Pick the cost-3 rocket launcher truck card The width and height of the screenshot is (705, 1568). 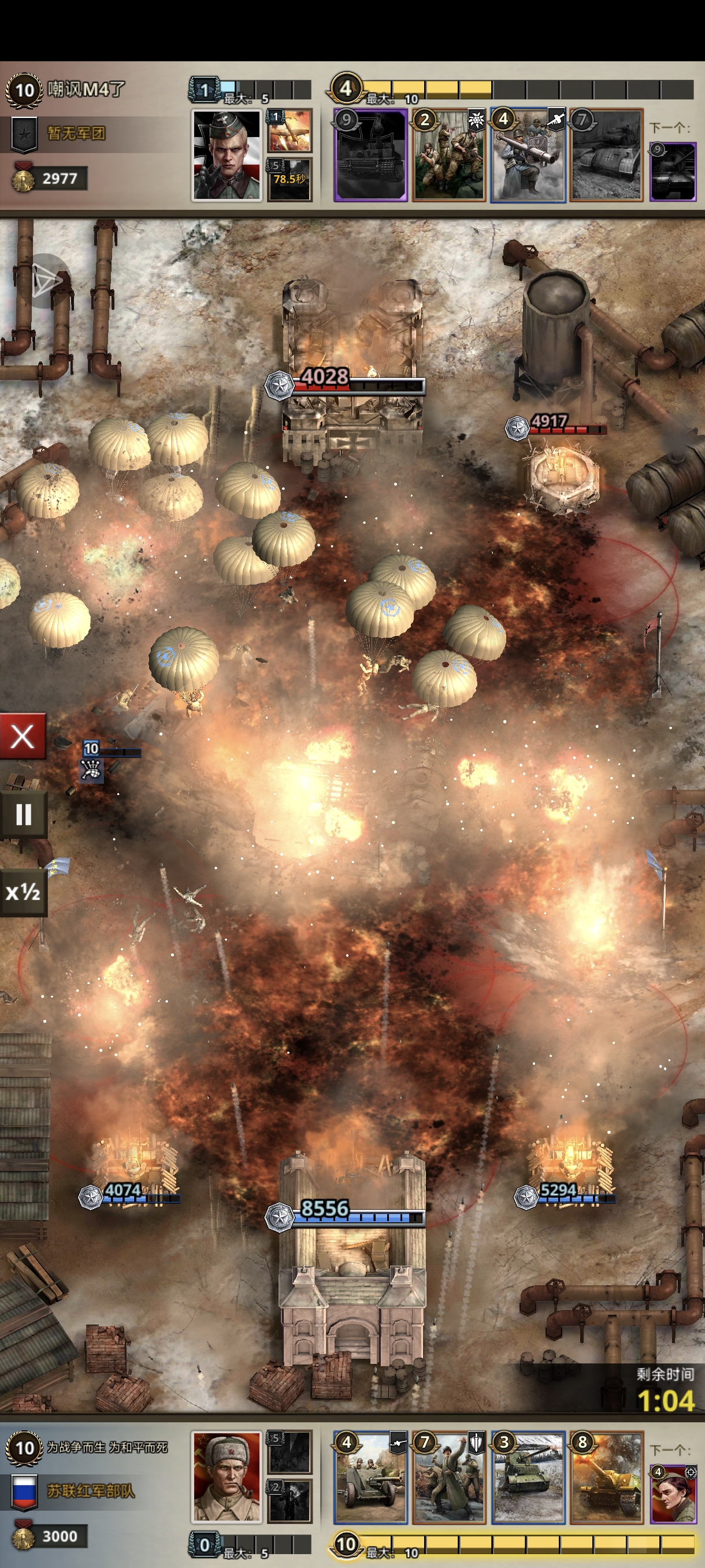pos(528,1476)
